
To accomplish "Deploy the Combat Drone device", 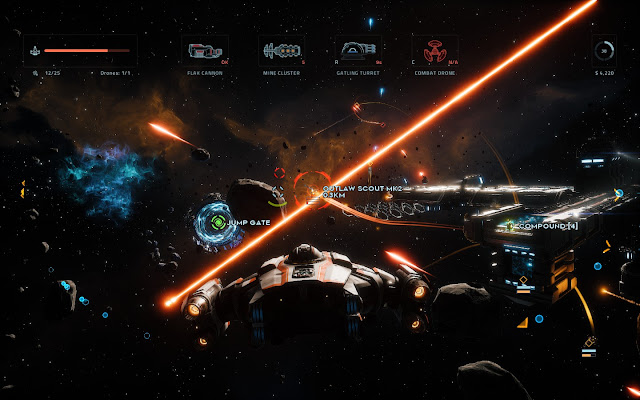I will point(435,51).
